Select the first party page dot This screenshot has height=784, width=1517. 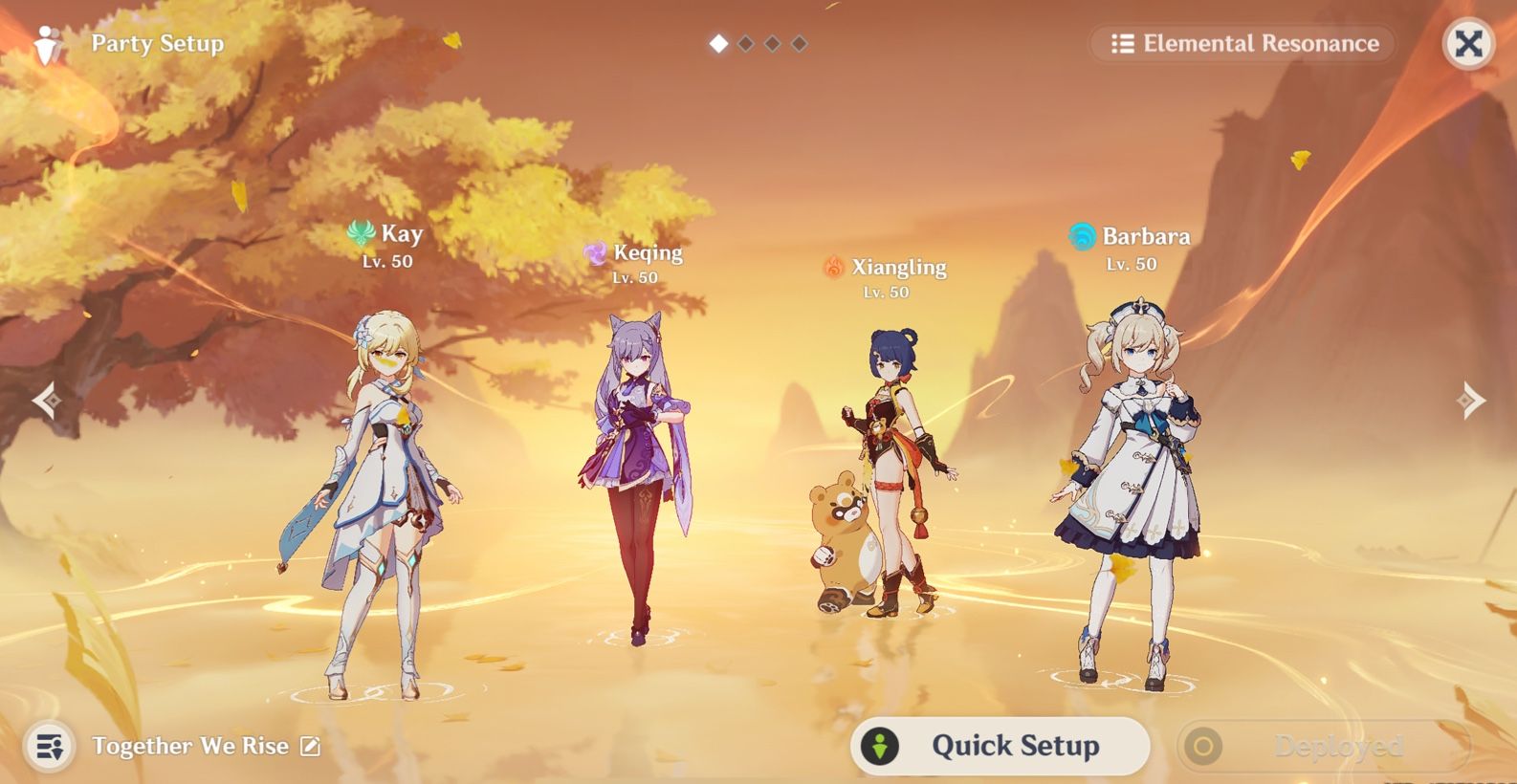click(718, 43)
